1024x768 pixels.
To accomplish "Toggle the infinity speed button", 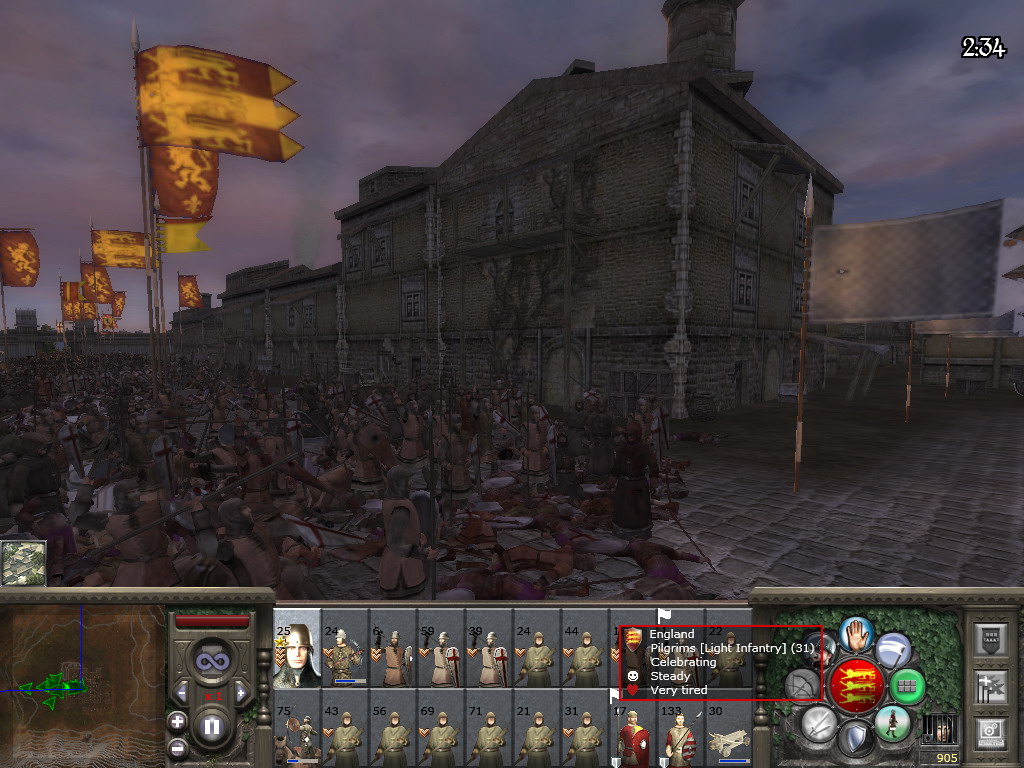I will pyautogui.click(x=211, y=659).
